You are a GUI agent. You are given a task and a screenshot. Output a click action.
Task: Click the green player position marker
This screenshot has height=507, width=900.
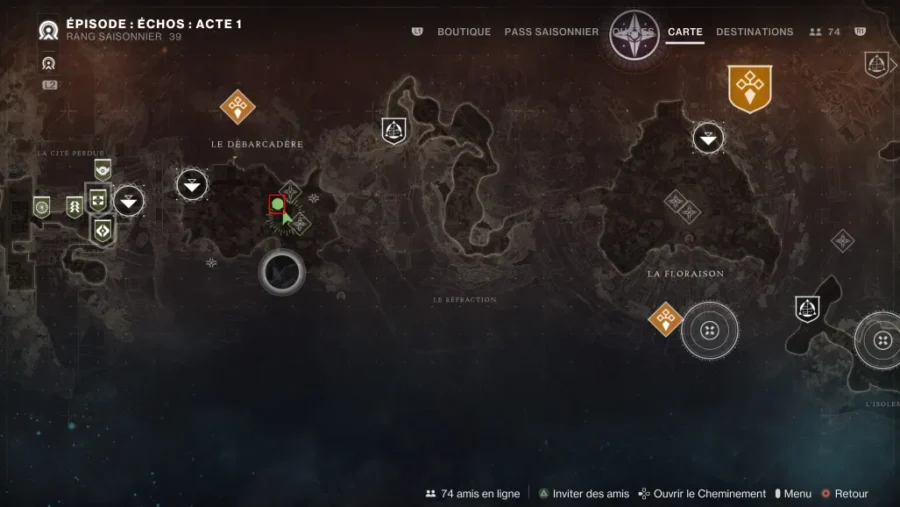(277, 205)
